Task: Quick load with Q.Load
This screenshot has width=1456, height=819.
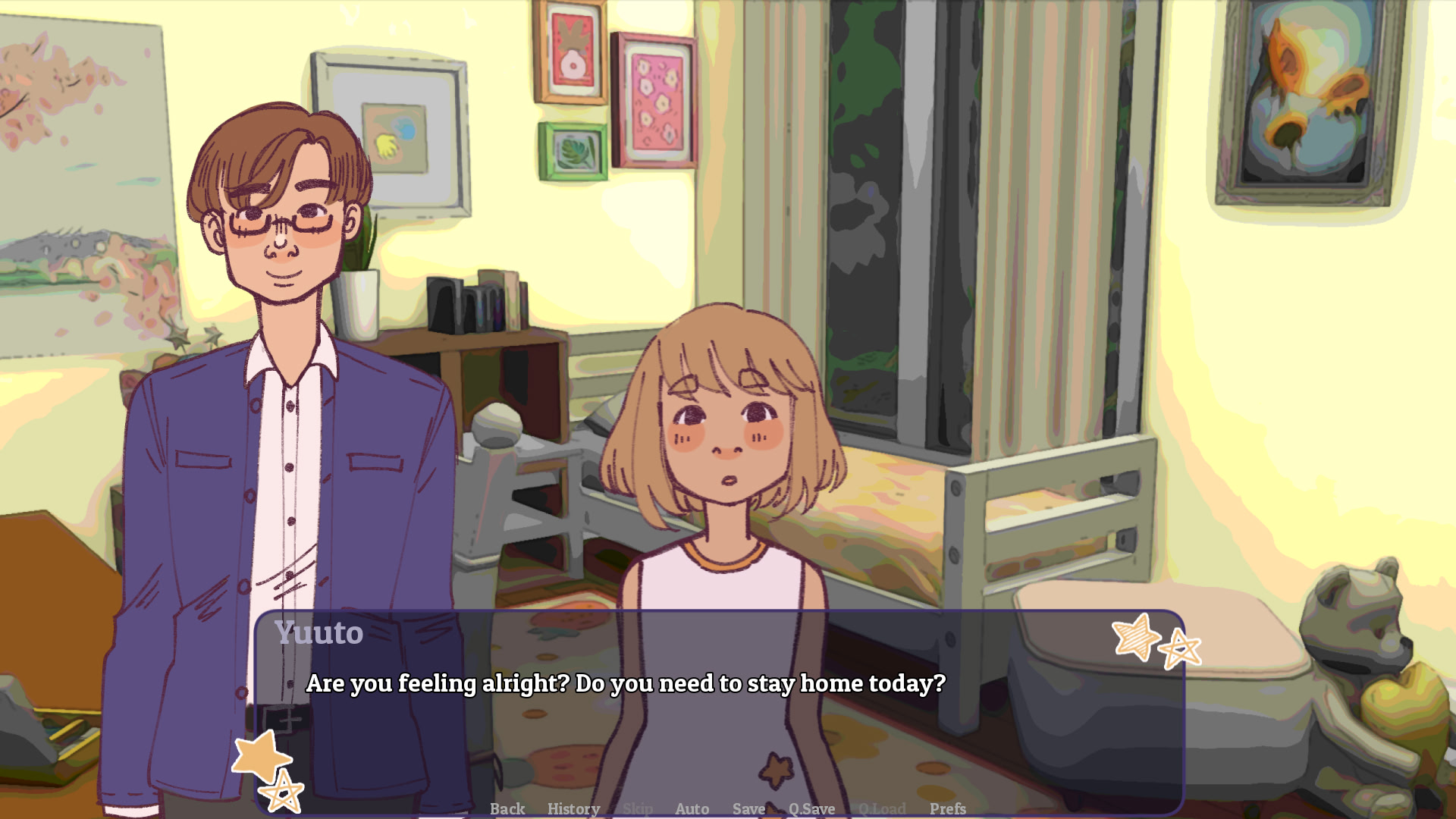Action: tap(882, 808)
